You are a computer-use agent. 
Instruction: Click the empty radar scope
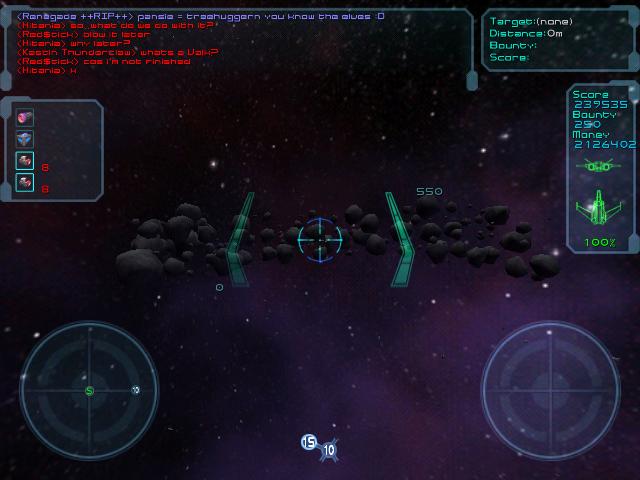tap(550, 390)
